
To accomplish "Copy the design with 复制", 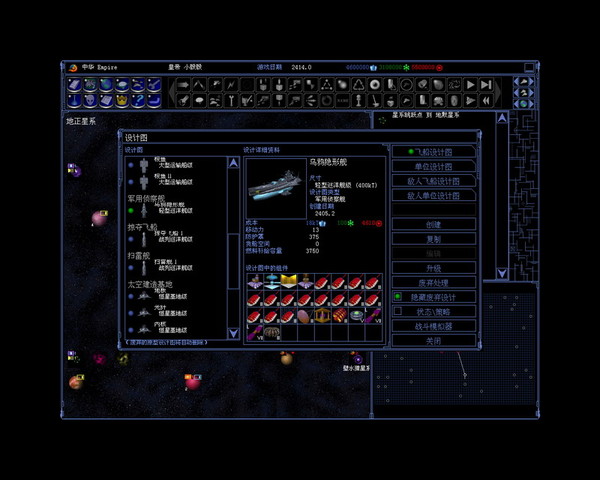I will (x=433, y=240).
